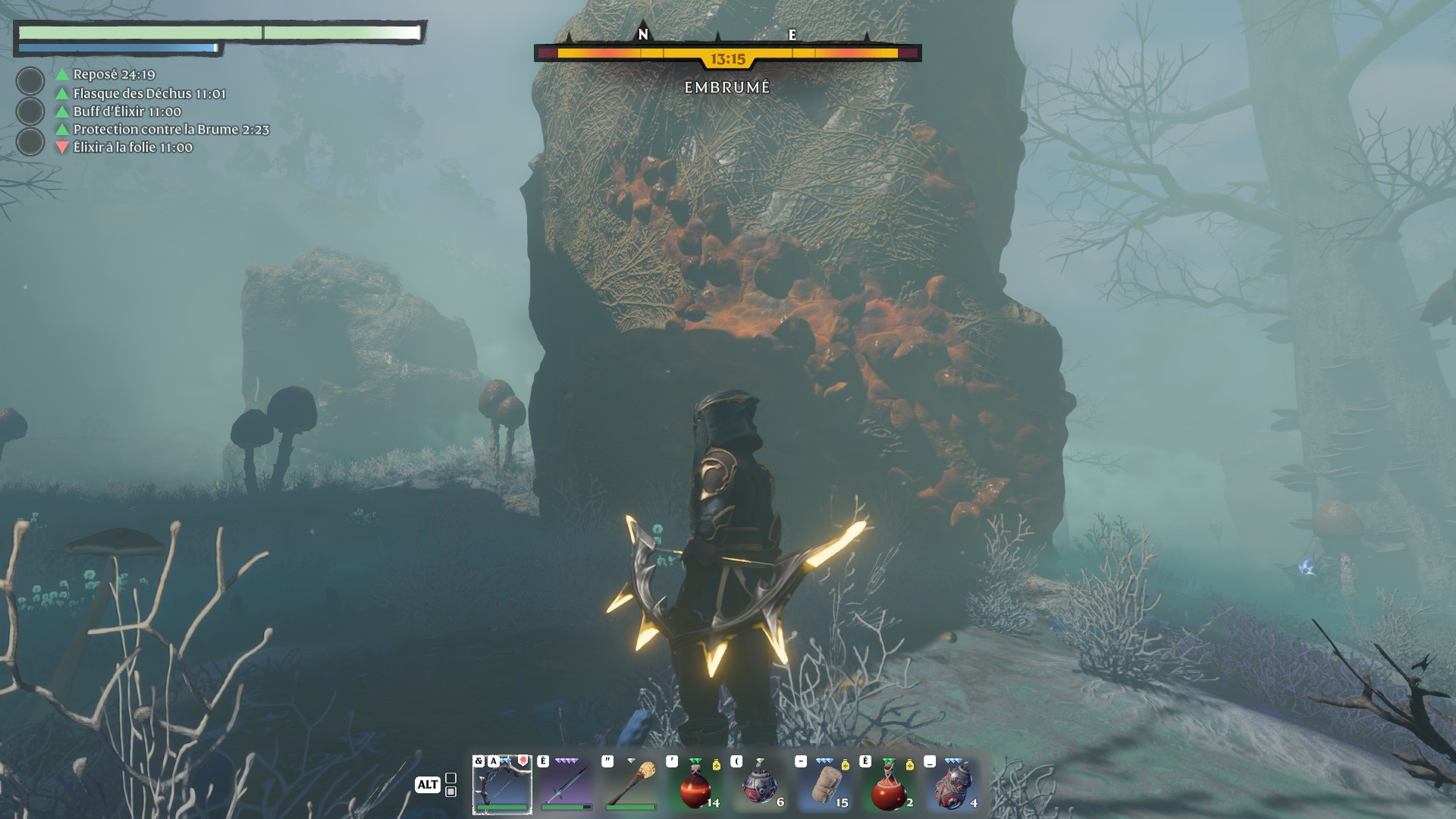Viewport: 1456px width, 819px height.
Task: Select the round bomb stack of 6
Action: coord(759,784)
